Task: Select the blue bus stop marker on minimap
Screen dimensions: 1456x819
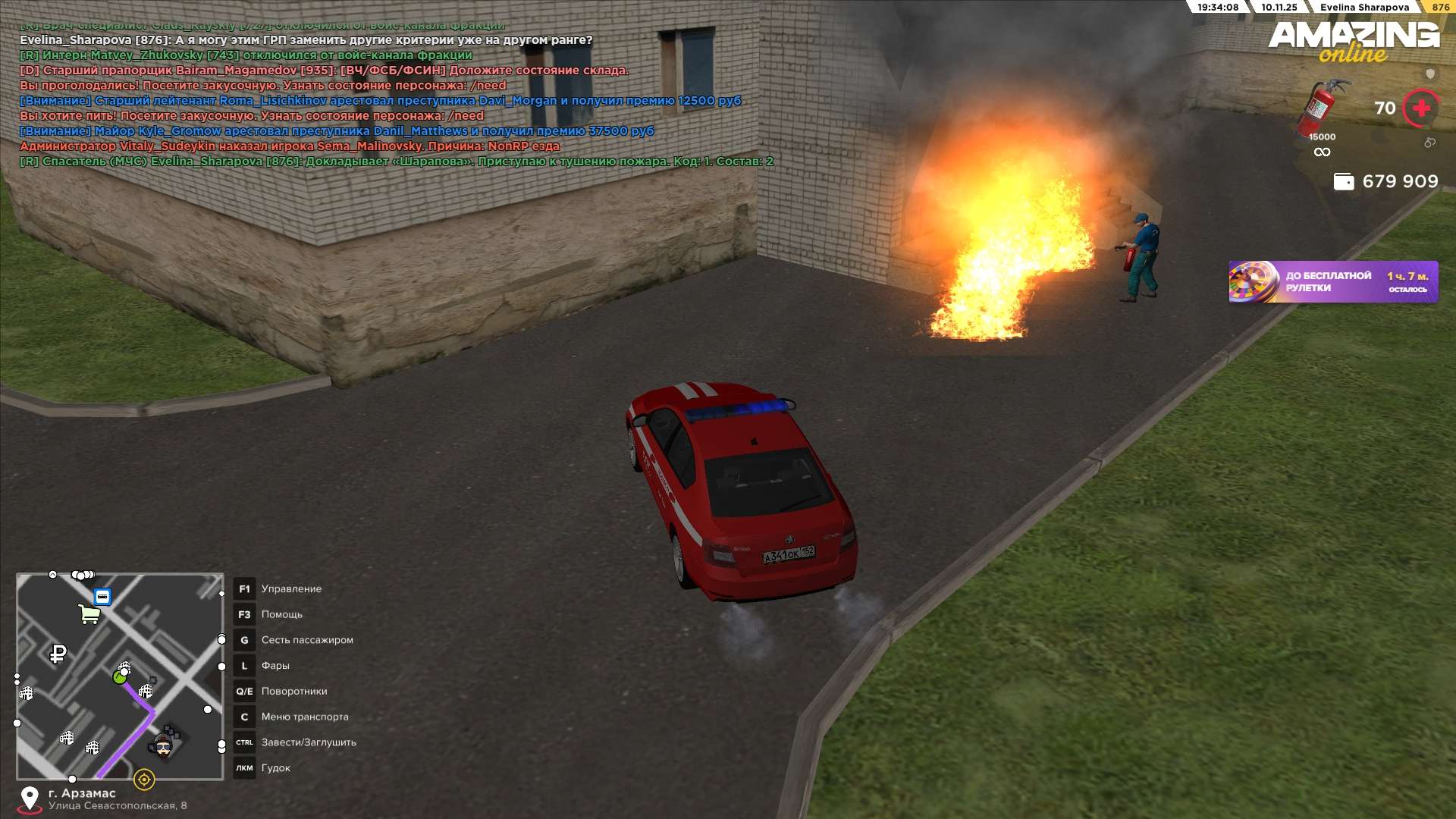Action: pyautogui.click(x=102, y=597)
